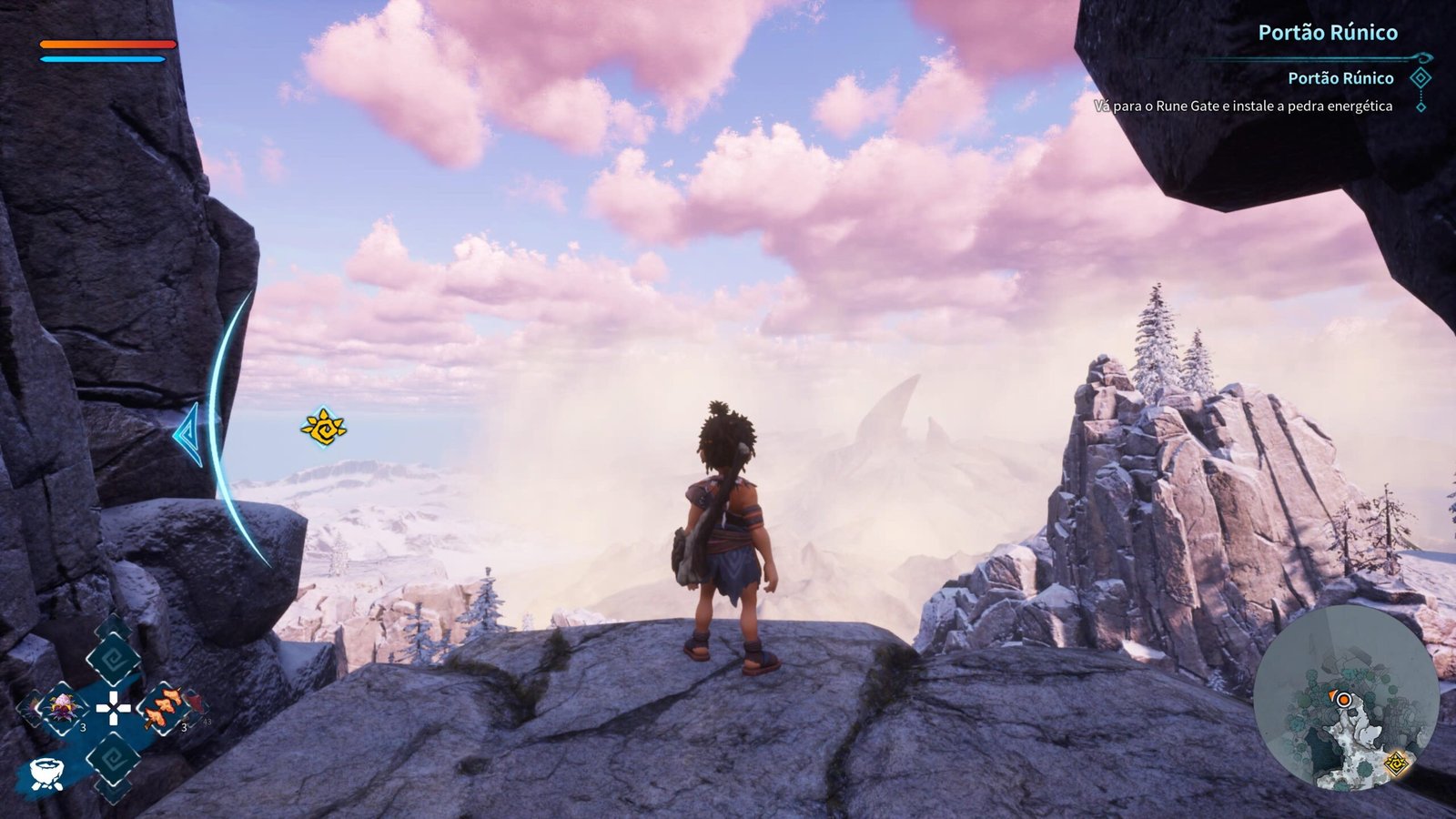Open the cooking pot icon
Viewport: 1456px width, 819px height.
(x=45, y=773)
